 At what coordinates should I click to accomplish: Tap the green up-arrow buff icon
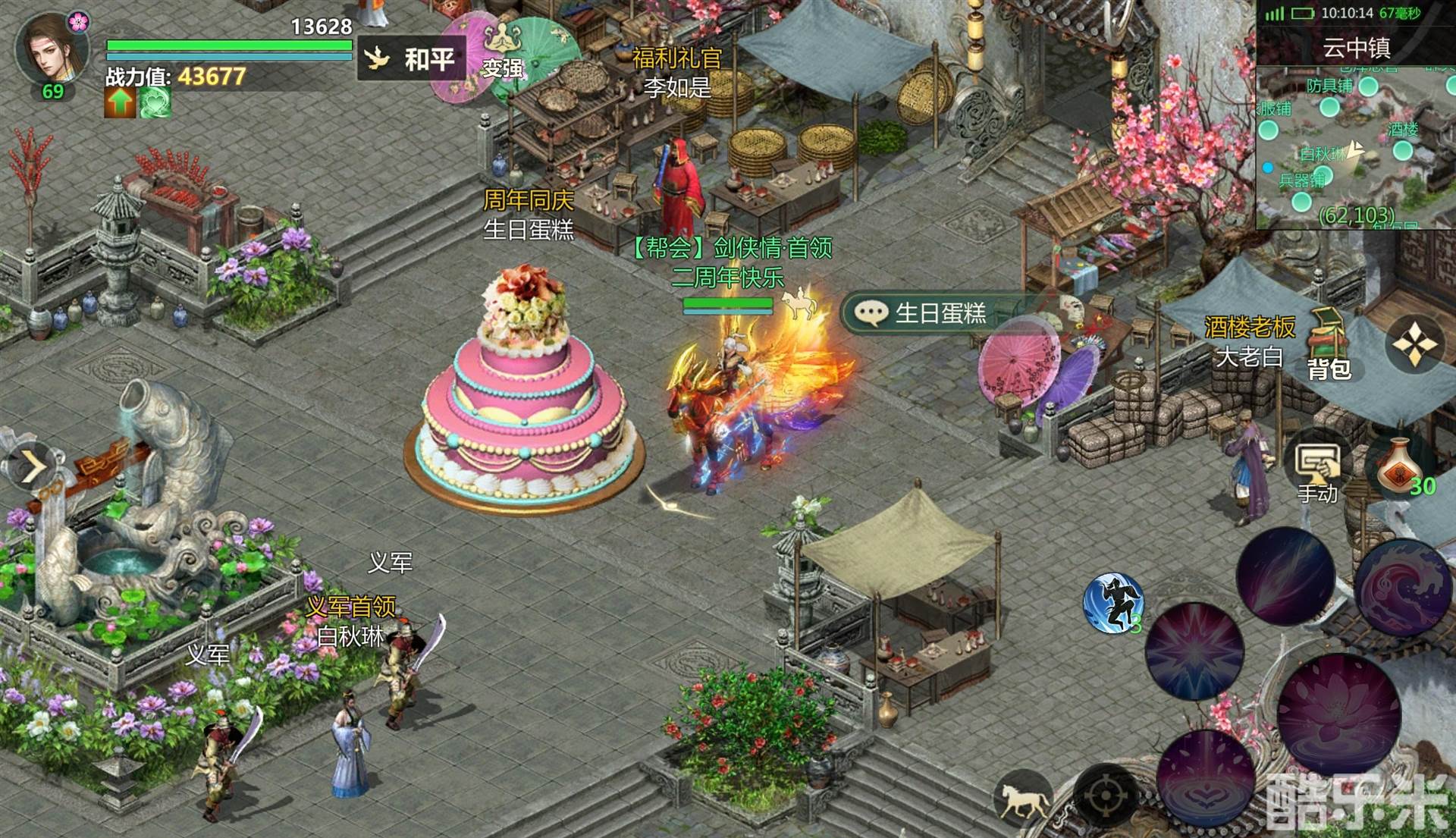(120, 103)
